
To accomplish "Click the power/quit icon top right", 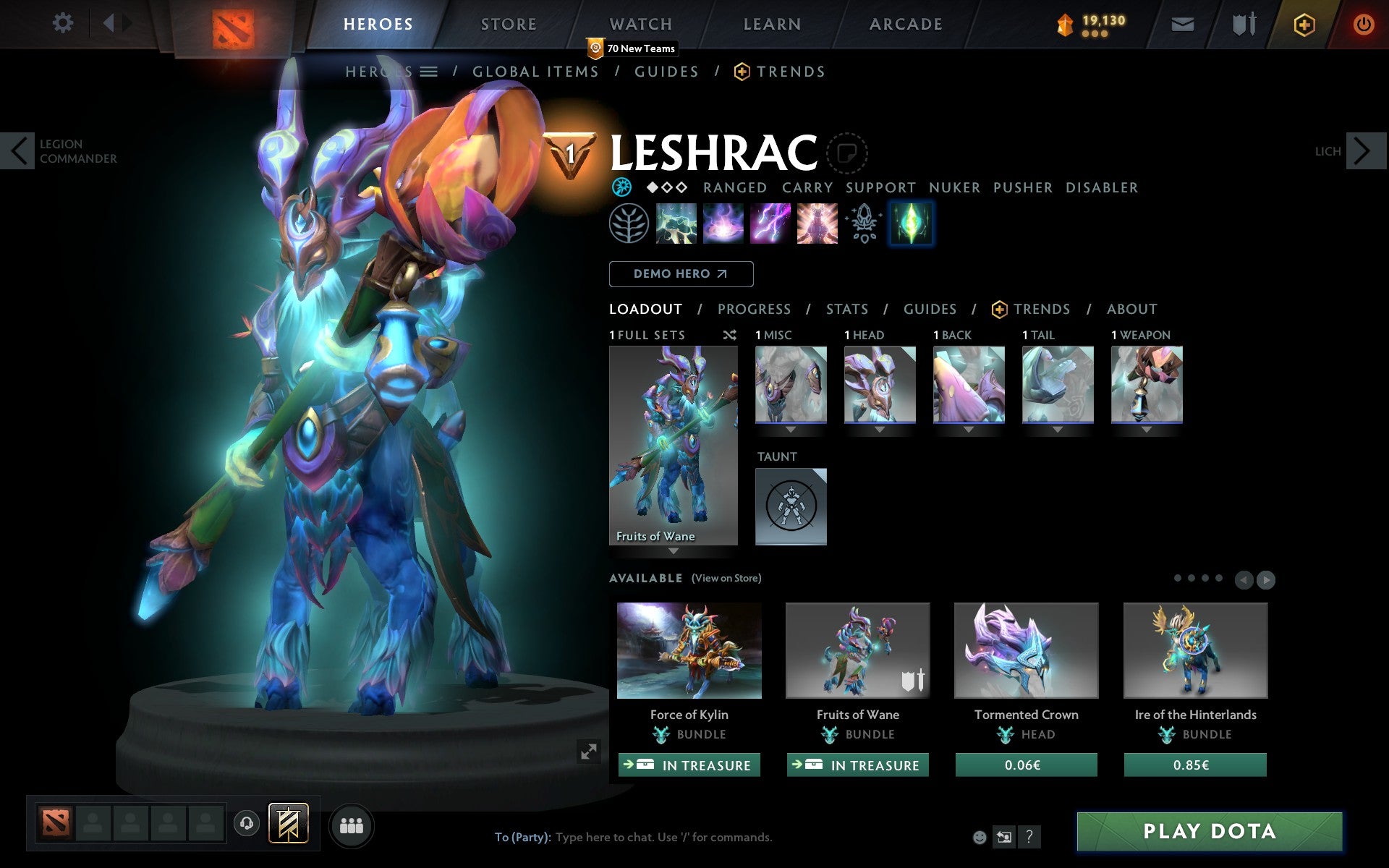I will pyautogui.click(x=1364, y=24).
